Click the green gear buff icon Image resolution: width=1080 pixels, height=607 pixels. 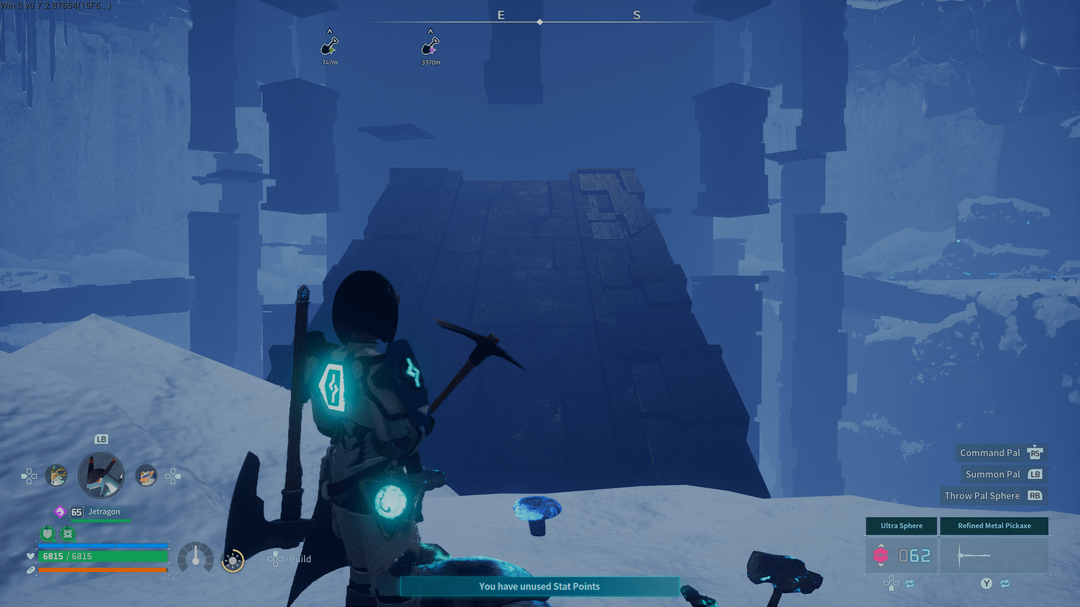coord(67,535)
